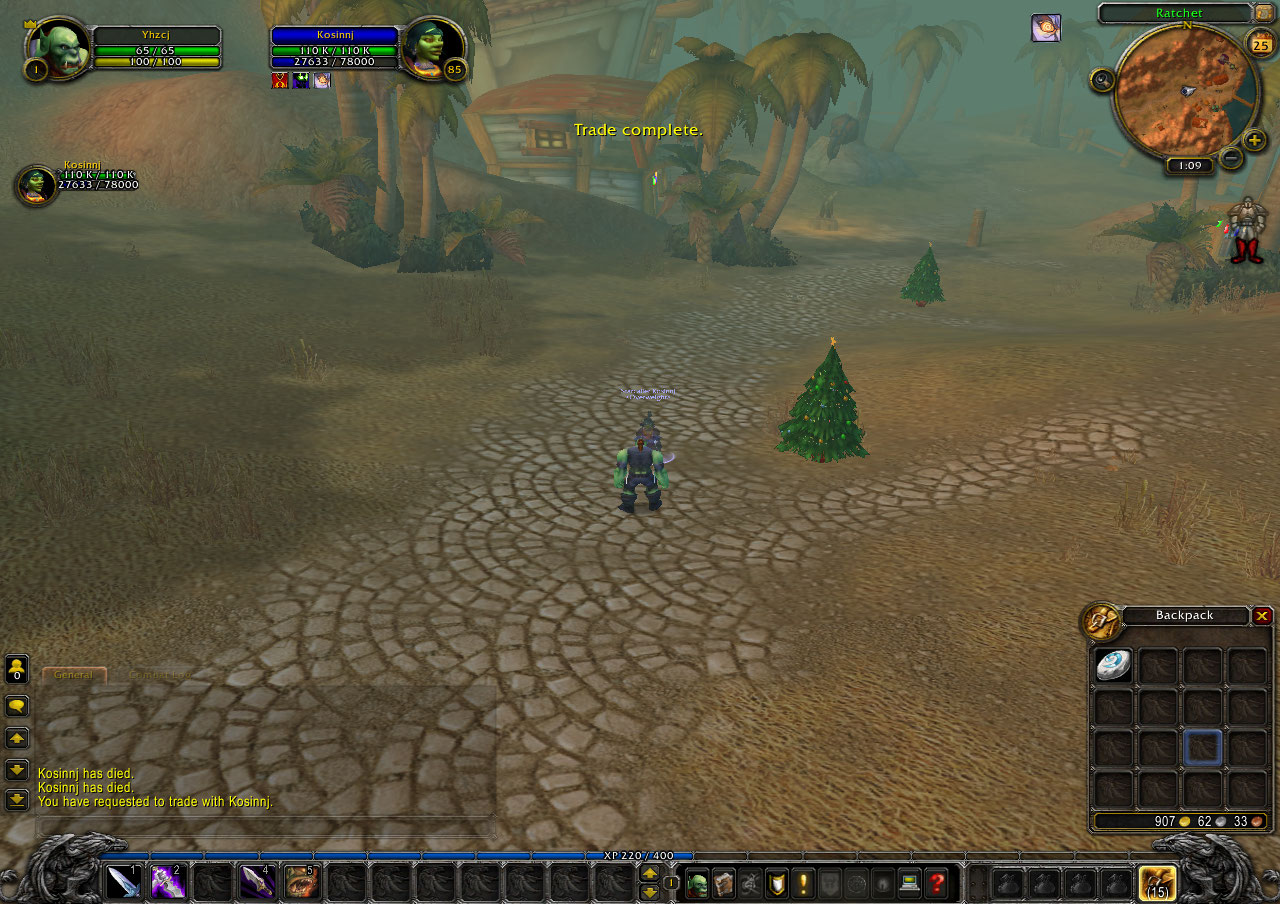Select the General chat tab

74,675
